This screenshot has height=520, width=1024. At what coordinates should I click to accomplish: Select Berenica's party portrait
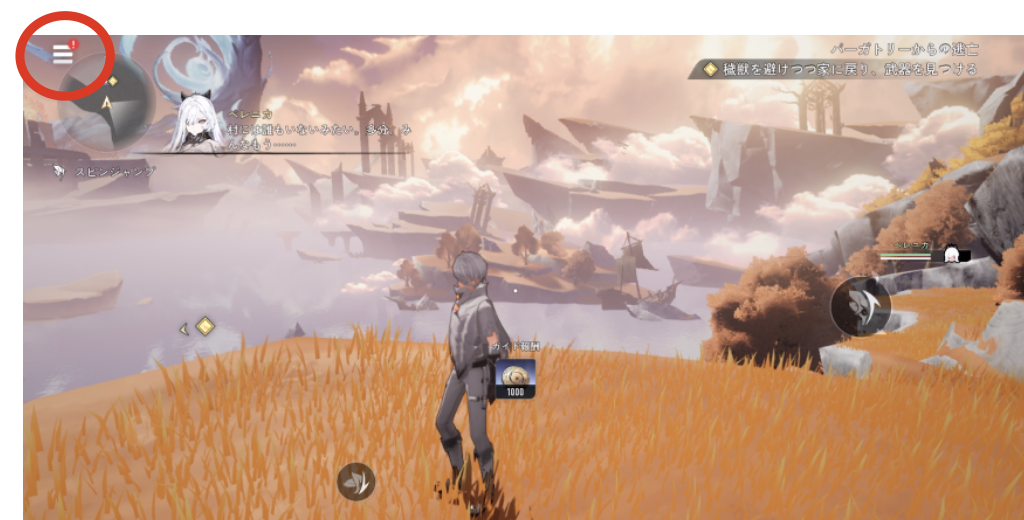(x=951, y=255)
